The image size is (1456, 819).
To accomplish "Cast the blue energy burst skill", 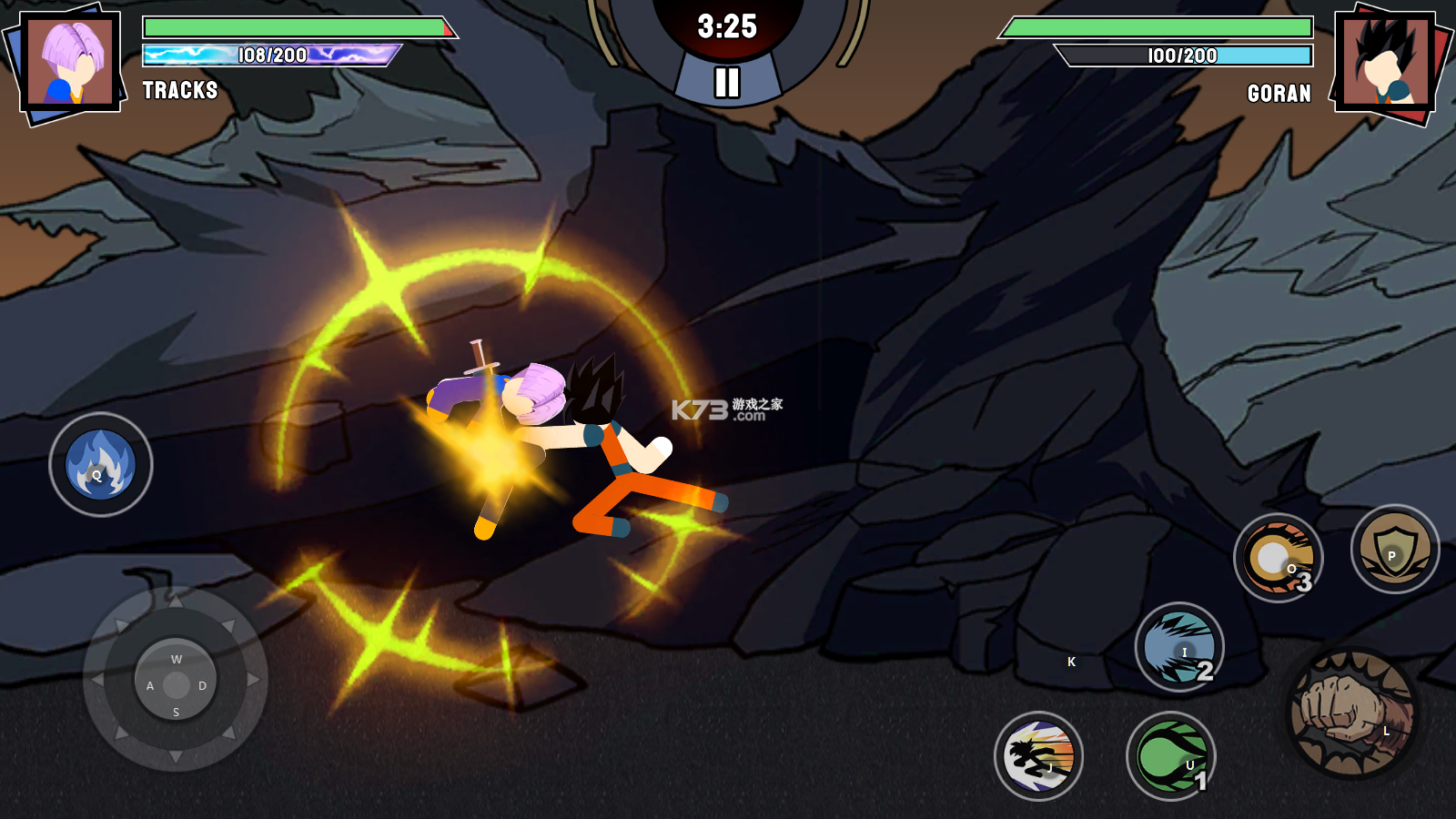I will (1179, 647).
